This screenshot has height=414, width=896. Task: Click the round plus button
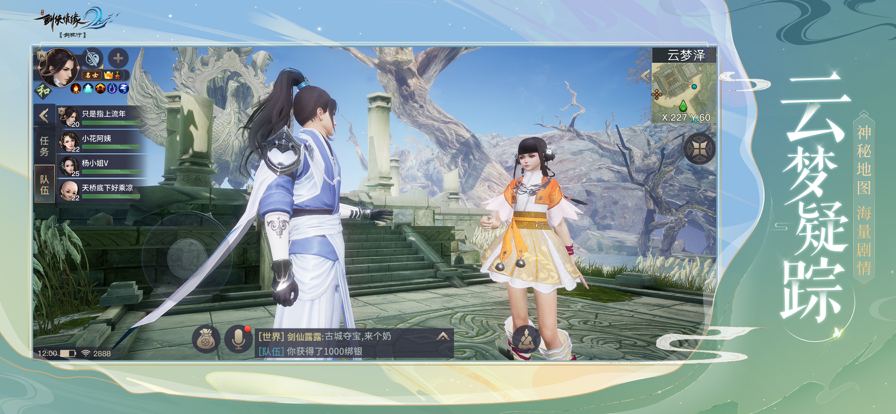[118, 58]
